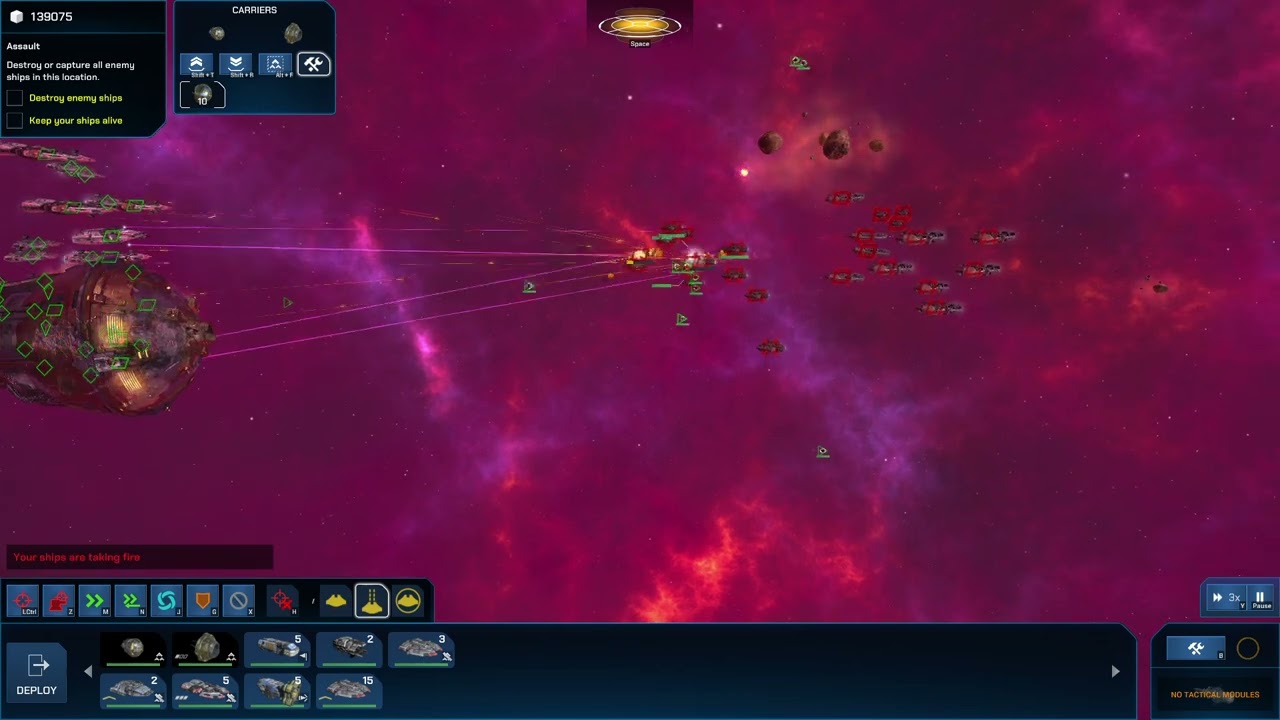Select the ship group with count 15
The width and height of the screenshot is (1280, 720).
(349, 690)
